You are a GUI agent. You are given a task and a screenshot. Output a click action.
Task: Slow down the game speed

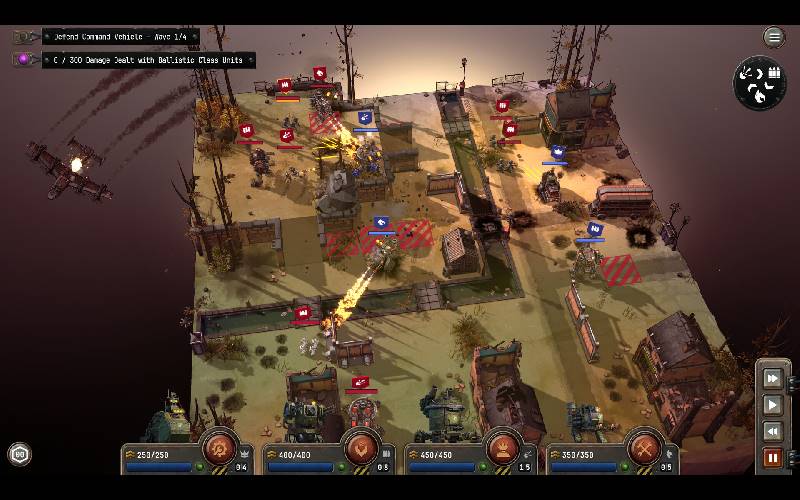point(772,431)
